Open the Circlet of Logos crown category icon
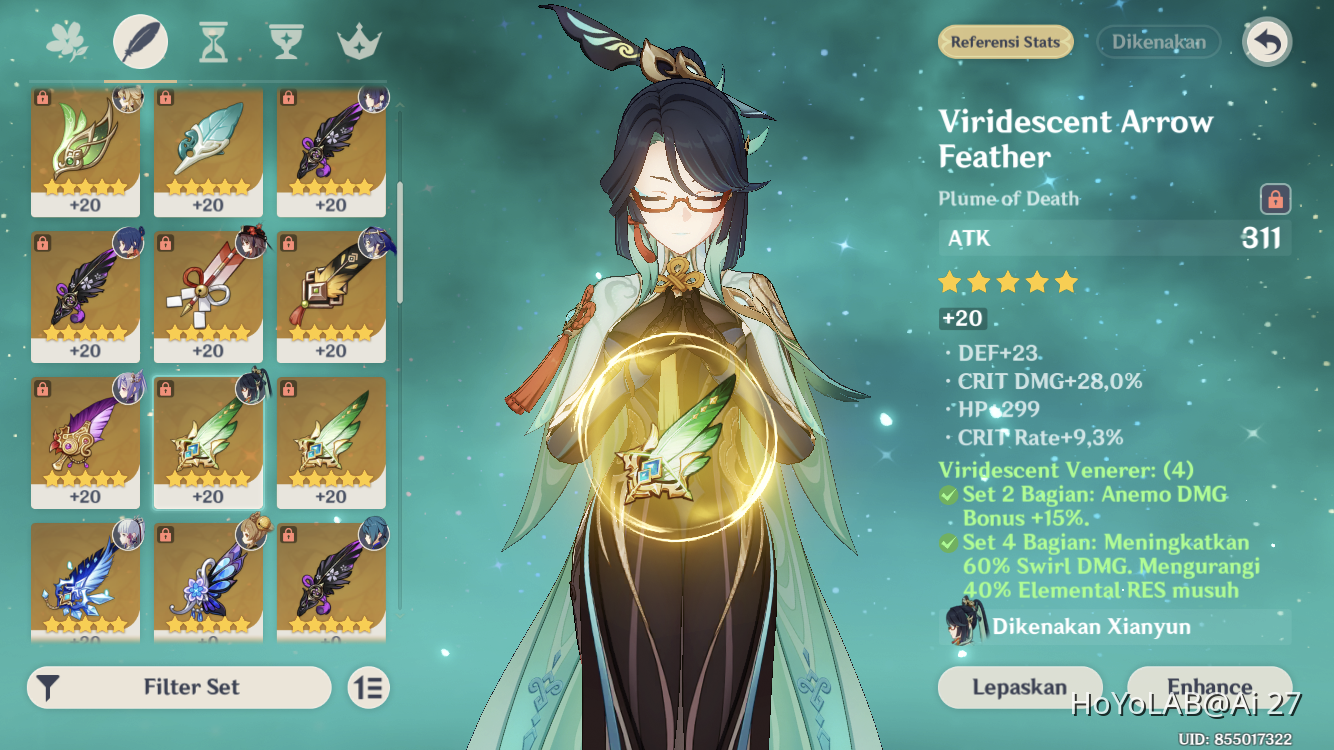 [x=358, y=40]
